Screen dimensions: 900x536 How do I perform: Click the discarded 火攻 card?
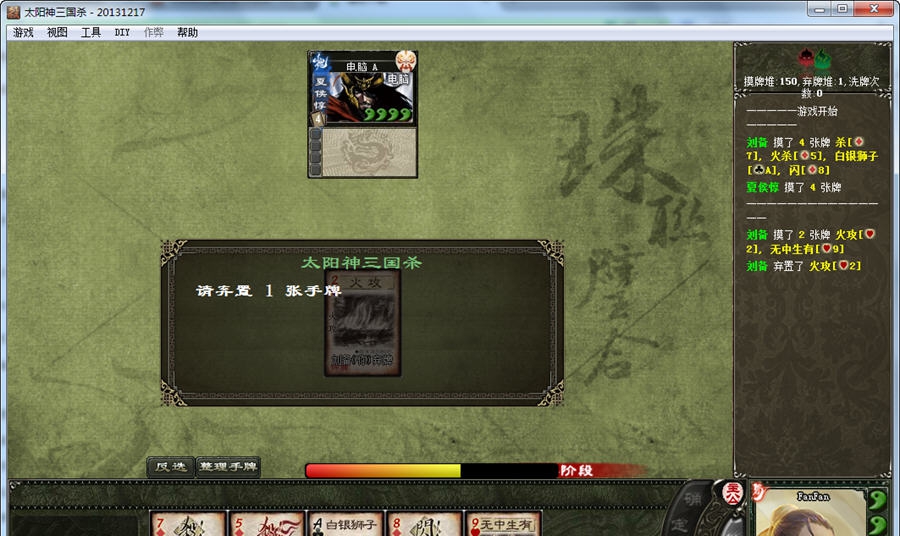pyautogui.click(x=364, y=324)
